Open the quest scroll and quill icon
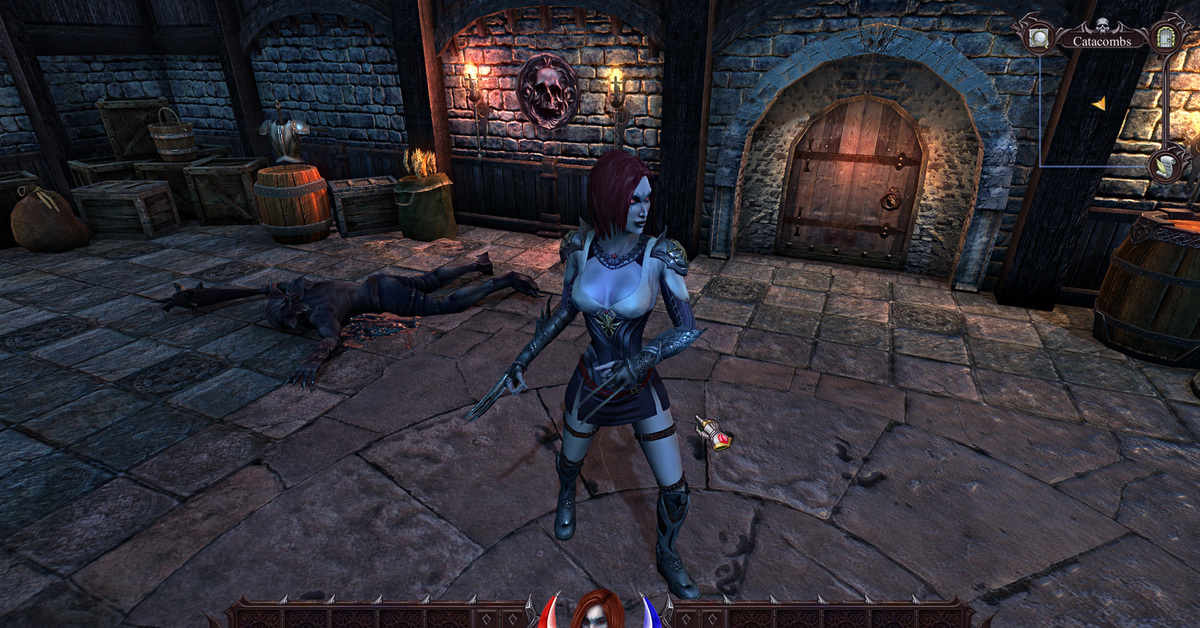This screenshot has height=628, width=1200. click(x=1166, y=164)
